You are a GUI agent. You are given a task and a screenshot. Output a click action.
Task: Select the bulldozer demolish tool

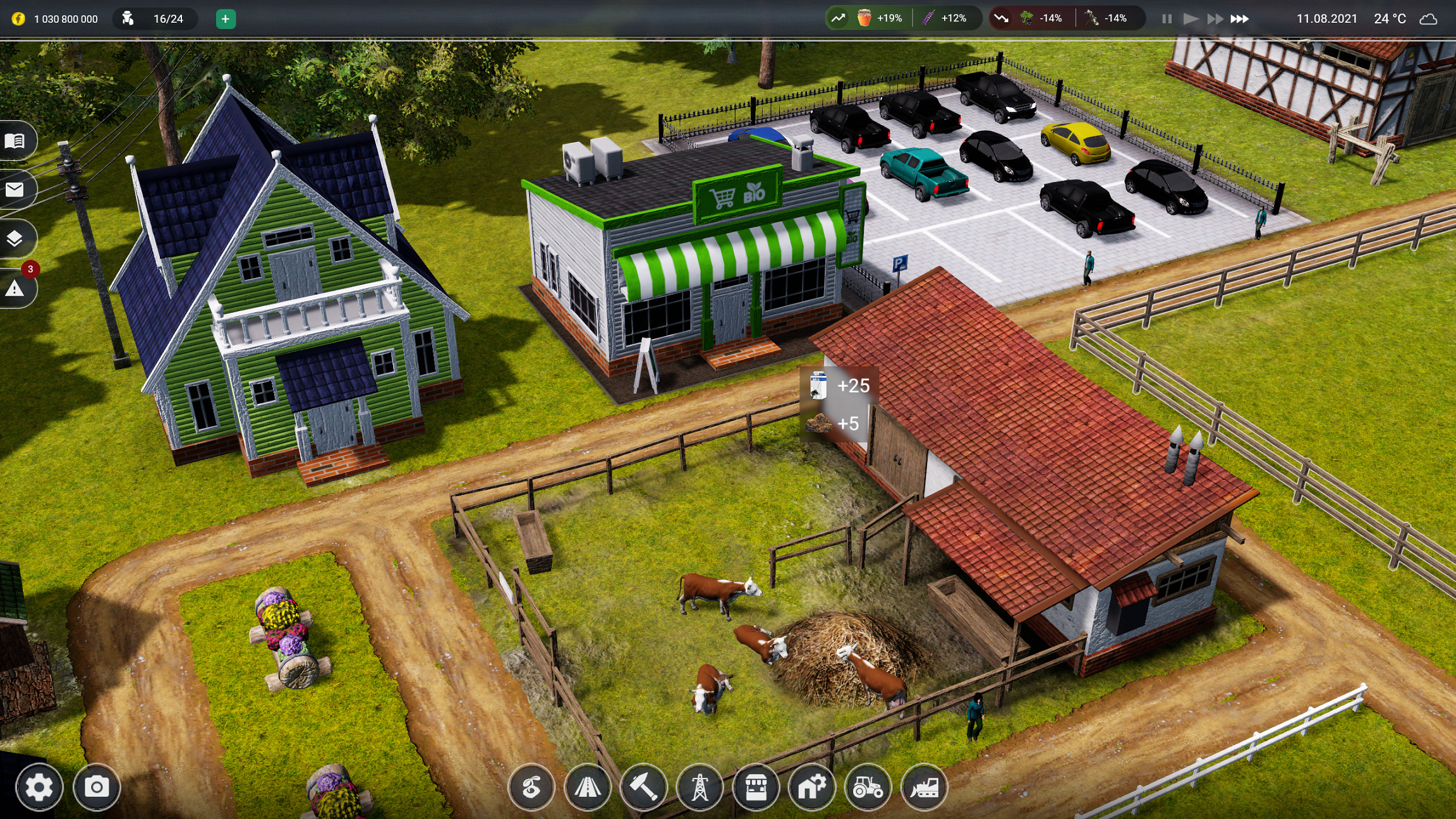point(925,787)
